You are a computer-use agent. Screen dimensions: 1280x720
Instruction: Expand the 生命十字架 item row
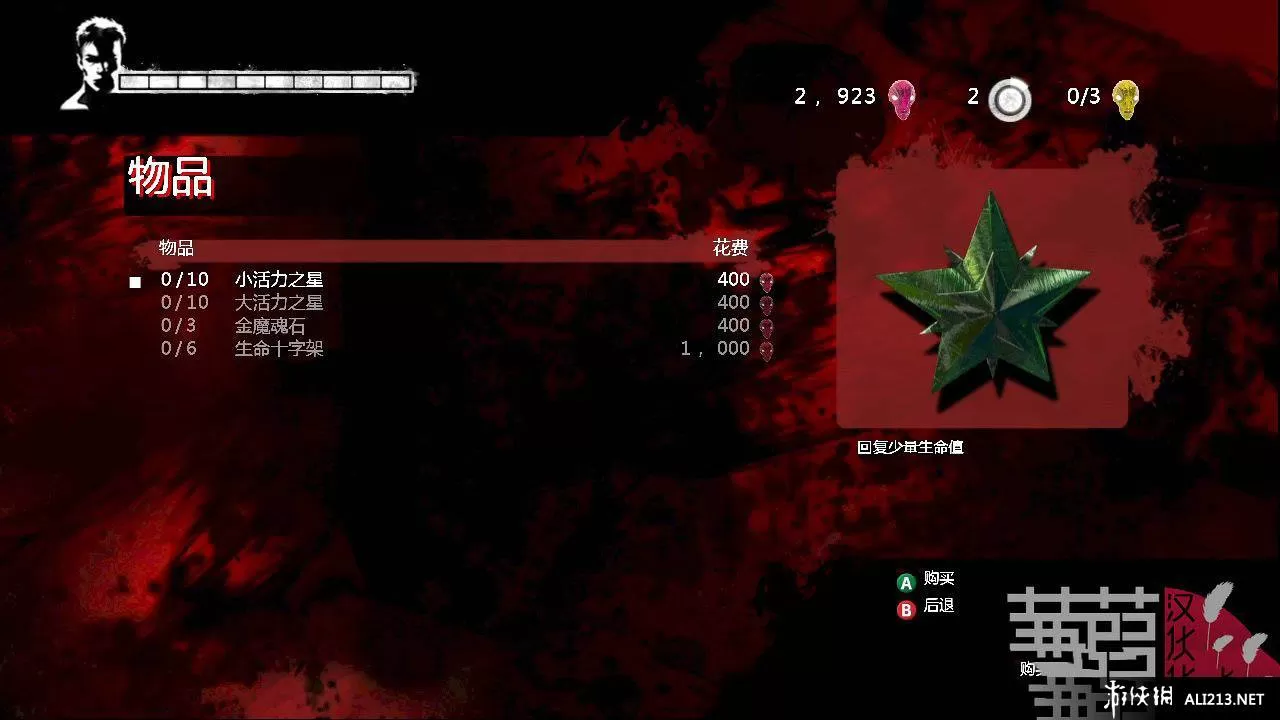(281, 349)
